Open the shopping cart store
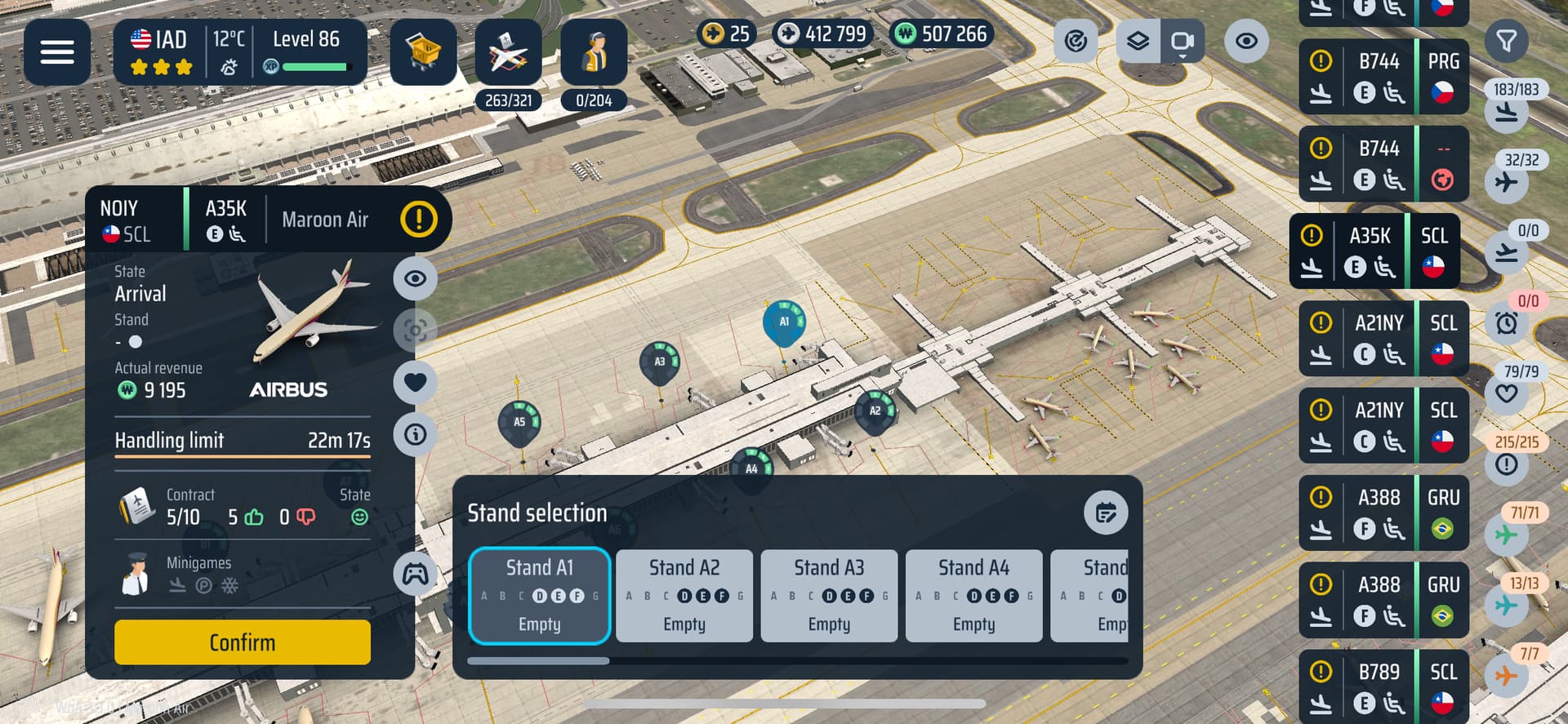 point(423,52)
